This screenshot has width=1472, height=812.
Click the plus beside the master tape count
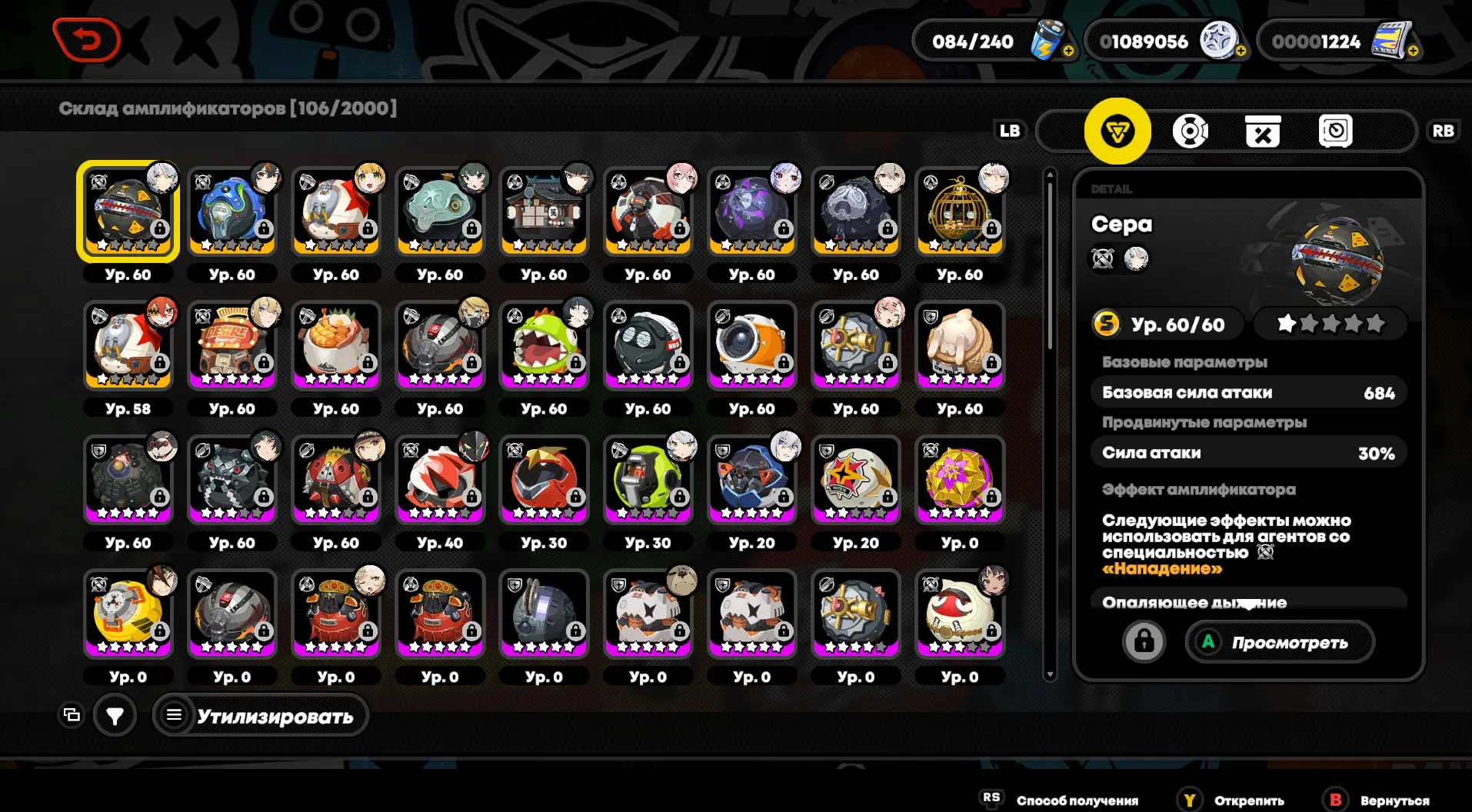[1415, 52]
